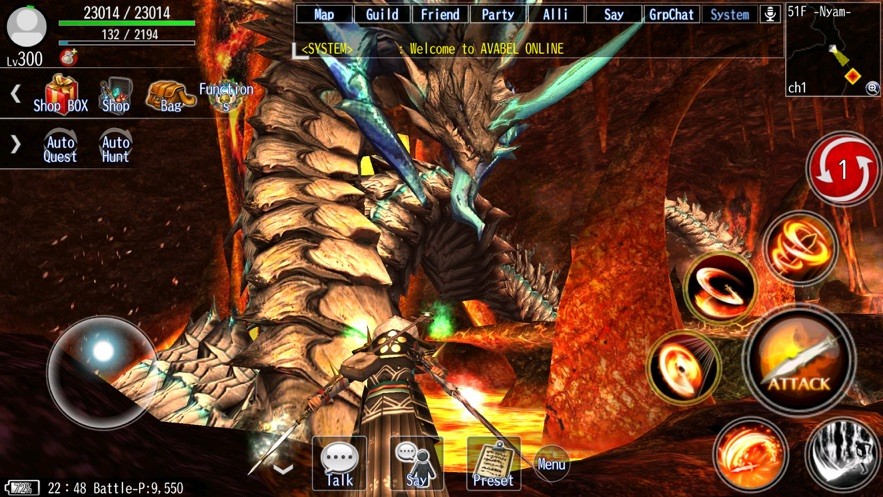Show the System message tab
This screenshot has height=497, width=883.
point(730,14)
